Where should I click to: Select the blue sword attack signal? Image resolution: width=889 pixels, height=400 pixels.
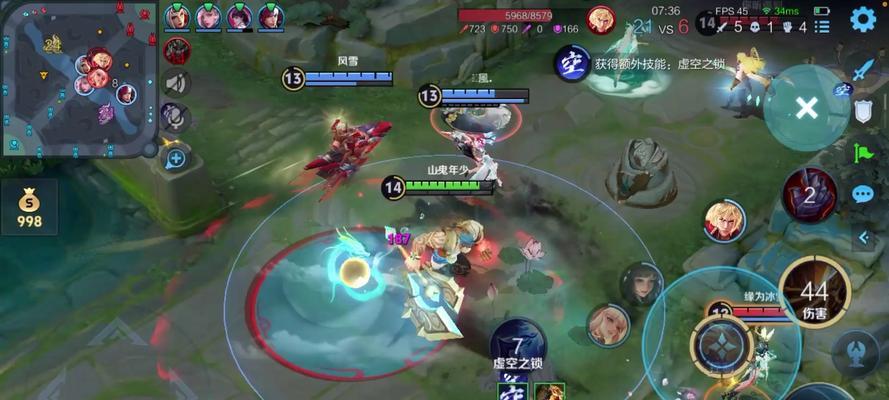pos(863,69)
